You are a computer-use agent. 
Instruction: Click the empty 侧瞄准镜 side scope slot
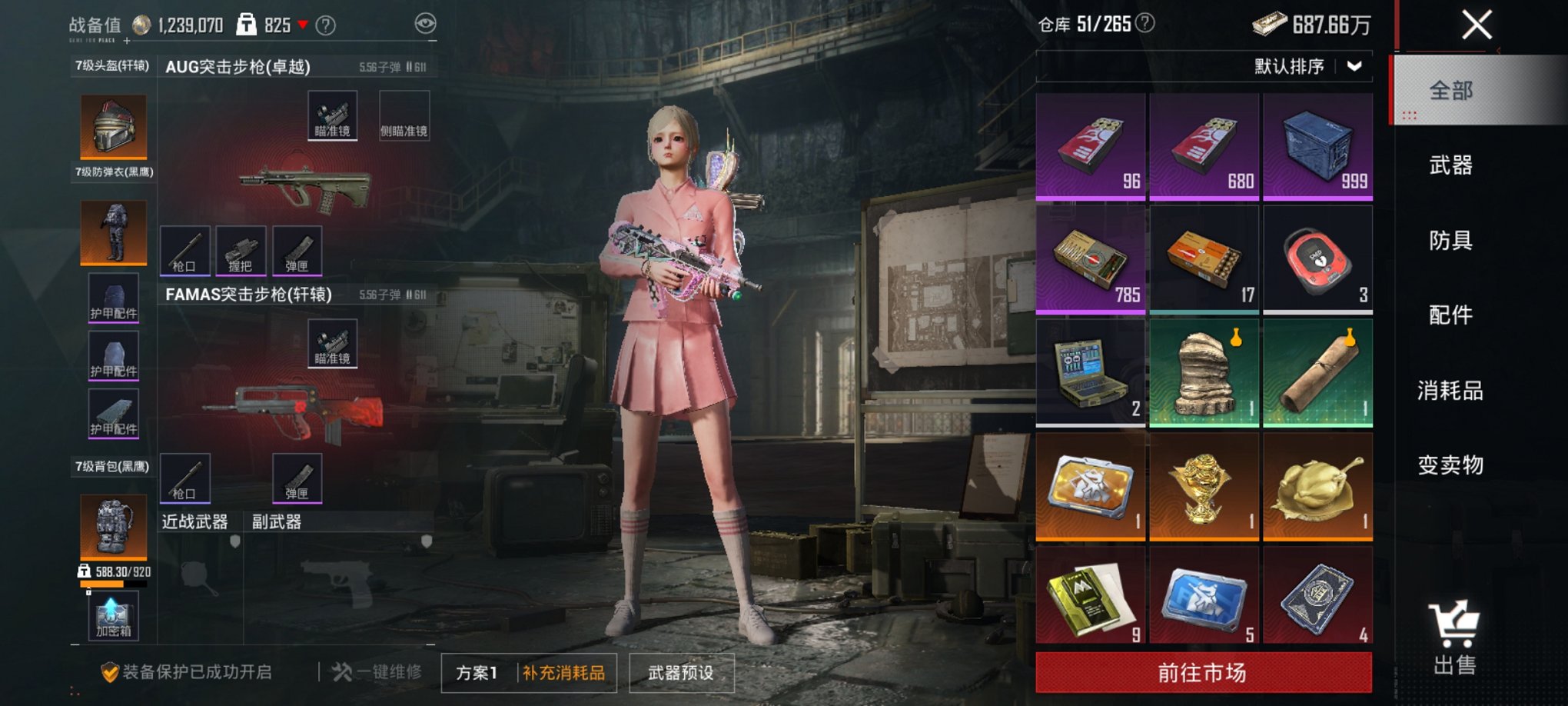[405, 114]
